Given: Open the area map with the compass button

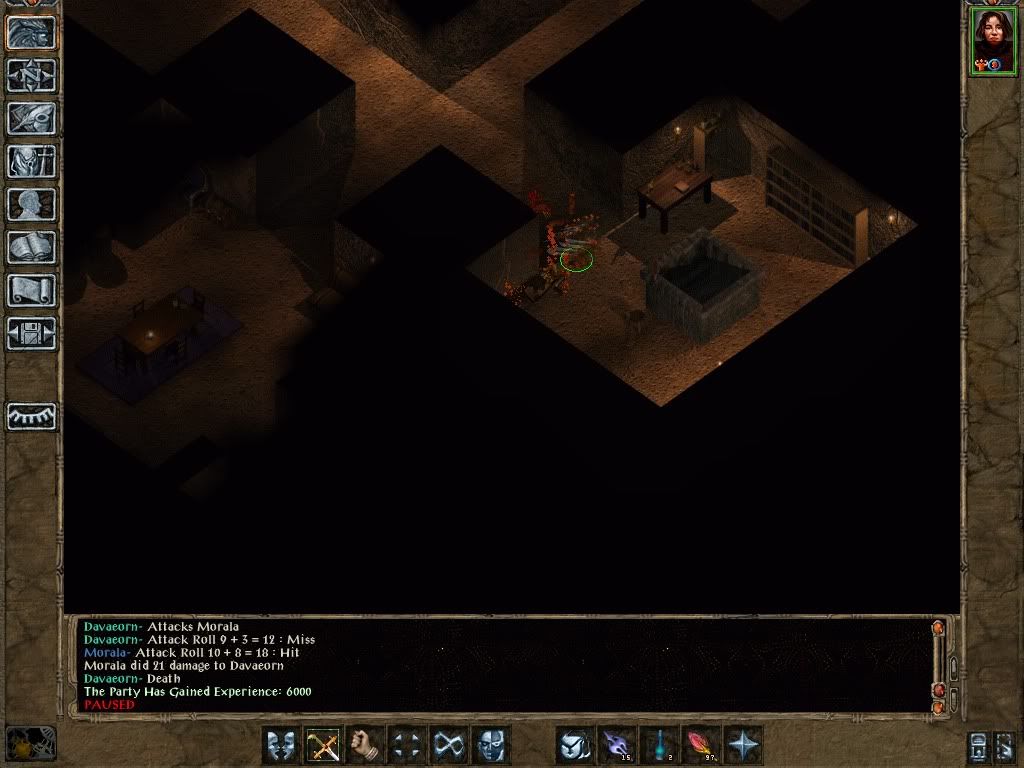Looking at the screenshot, I should click(x=31, y=75).
